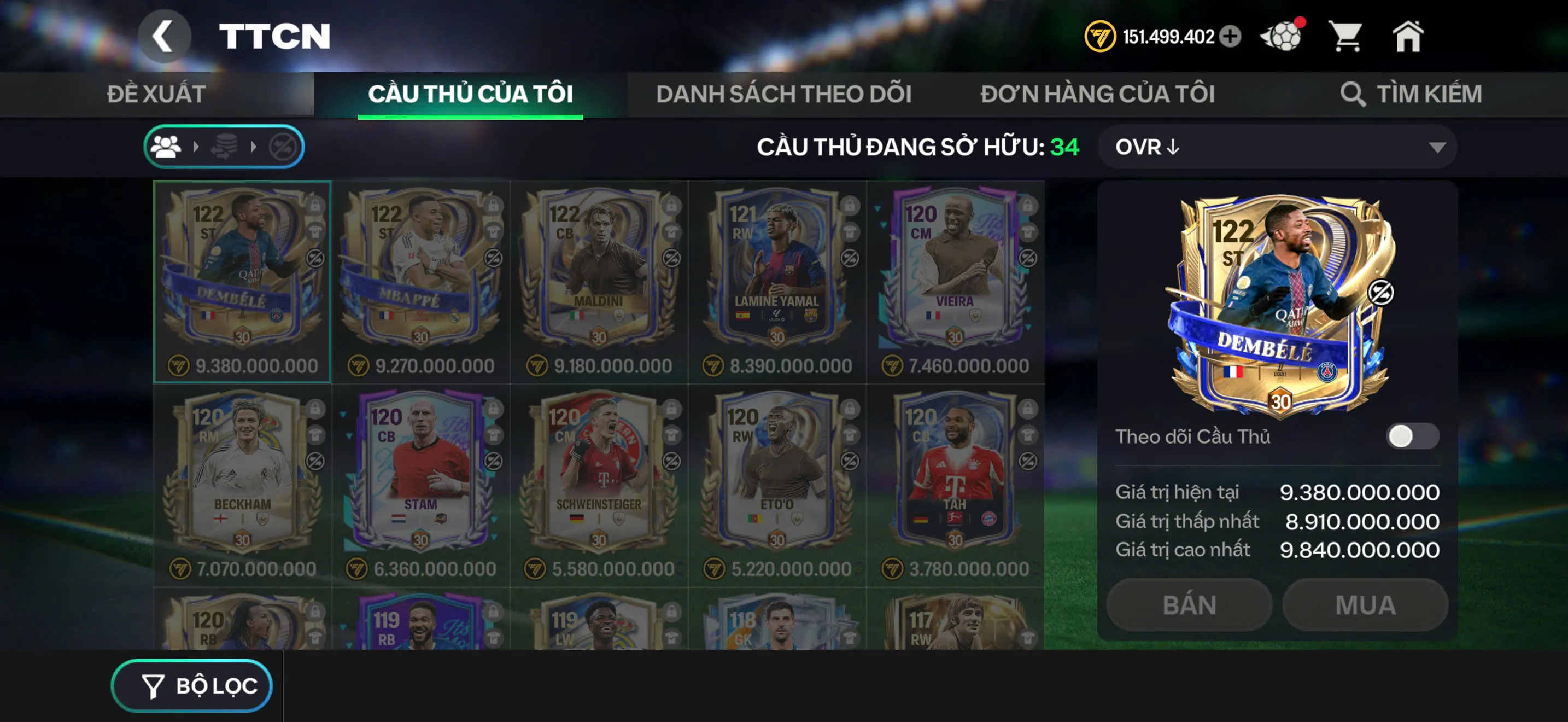Select the transactions/coins filter icon
The width and height of the screenshot is (1568, 722).
pos(226,146)
